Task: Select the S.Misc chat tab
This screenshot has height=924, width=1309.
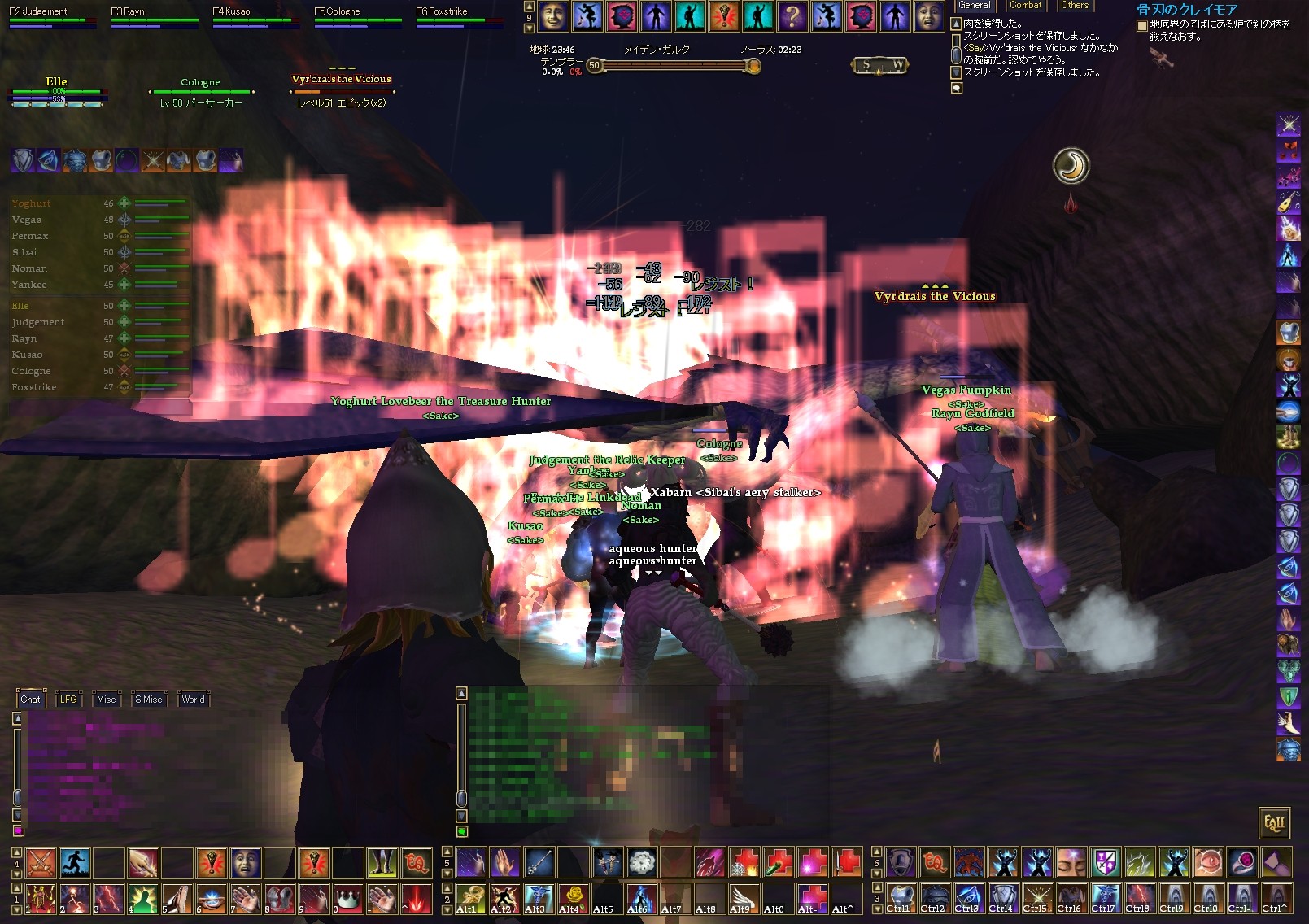Action: pyautogui.click(x=148, y=700)
